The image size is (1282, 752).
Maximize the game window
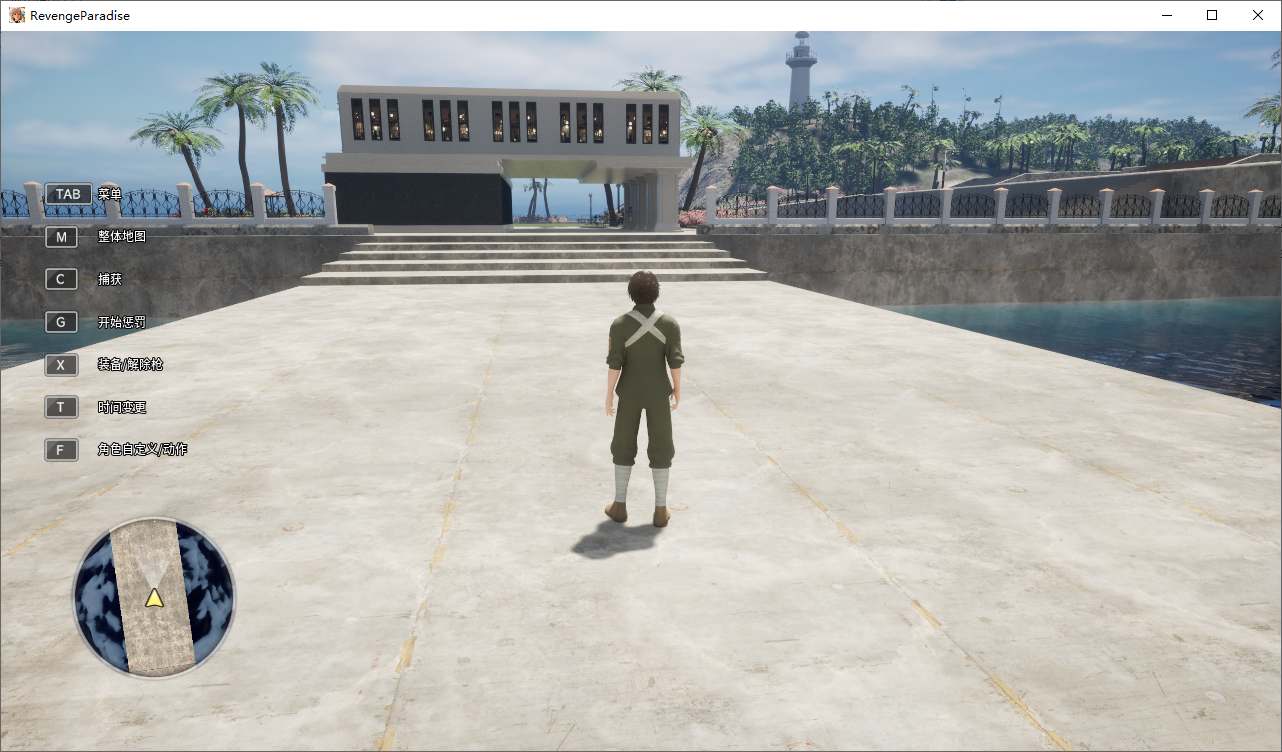point(1212,15)
